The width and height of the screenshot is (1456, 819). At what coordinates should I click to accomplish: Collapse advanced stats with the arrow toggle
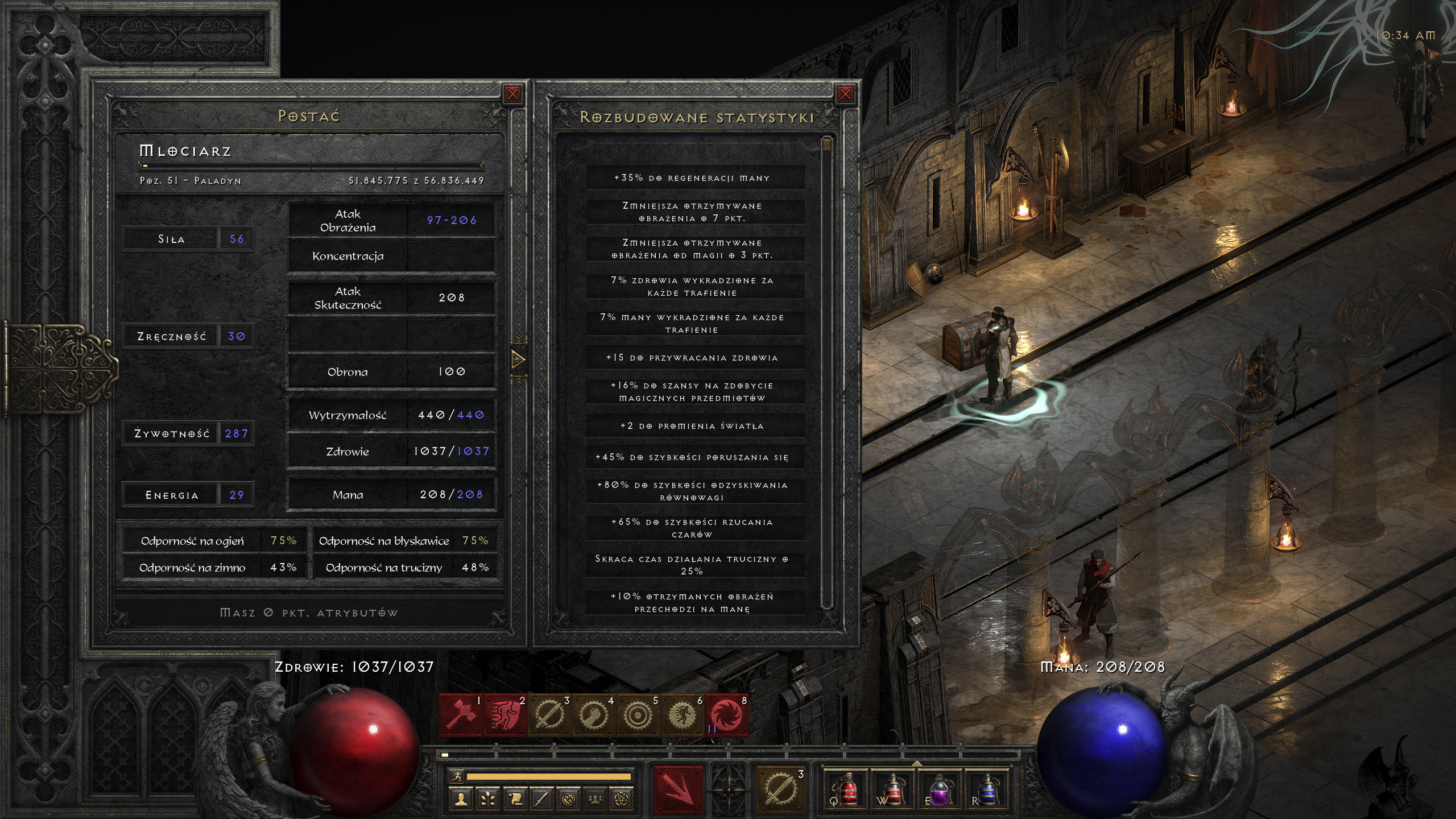tap(518, 359)
